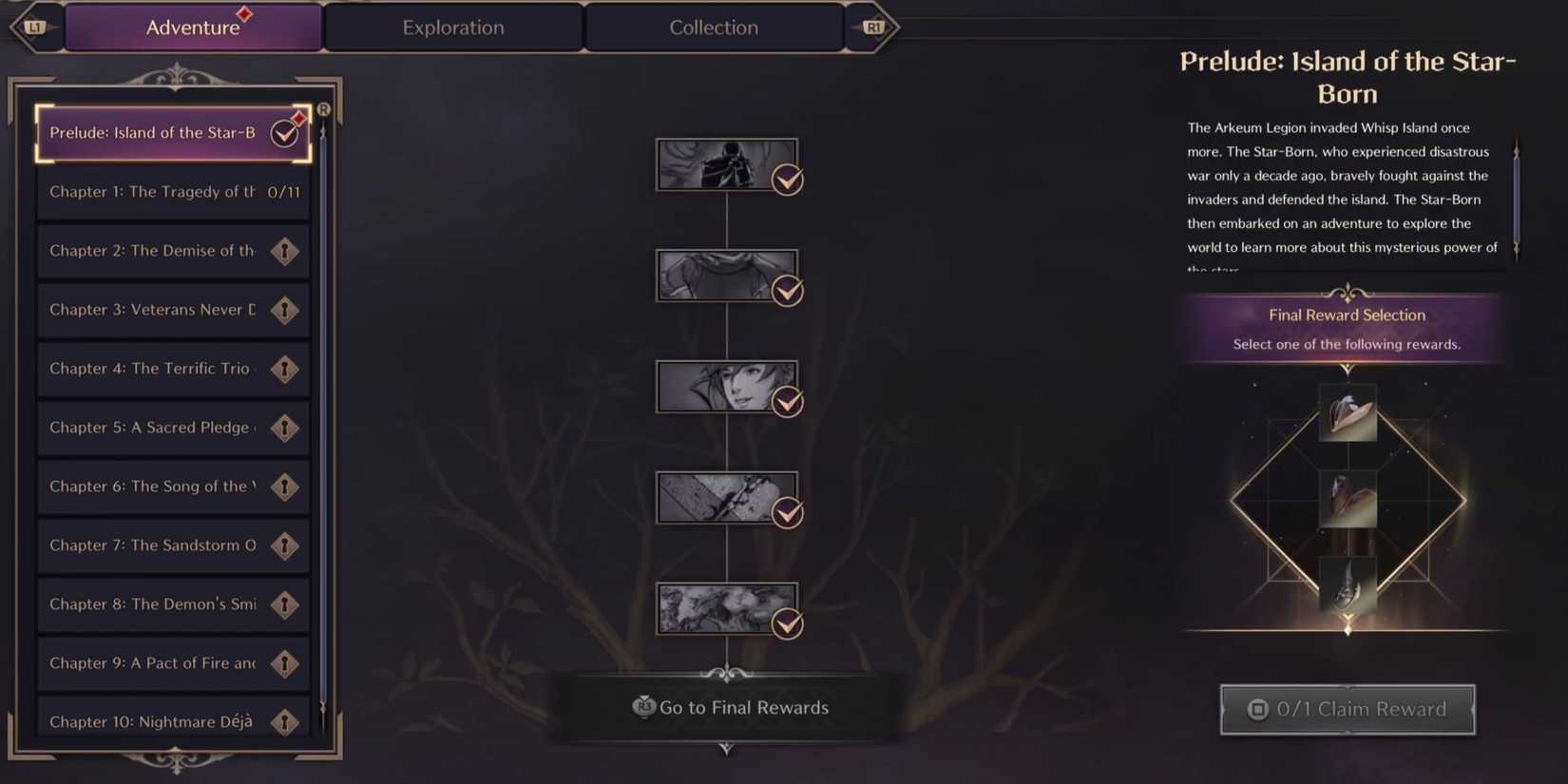Switch to the Collection tab
The width and height of the screenshot is (1568, 784).
point(714,28)
